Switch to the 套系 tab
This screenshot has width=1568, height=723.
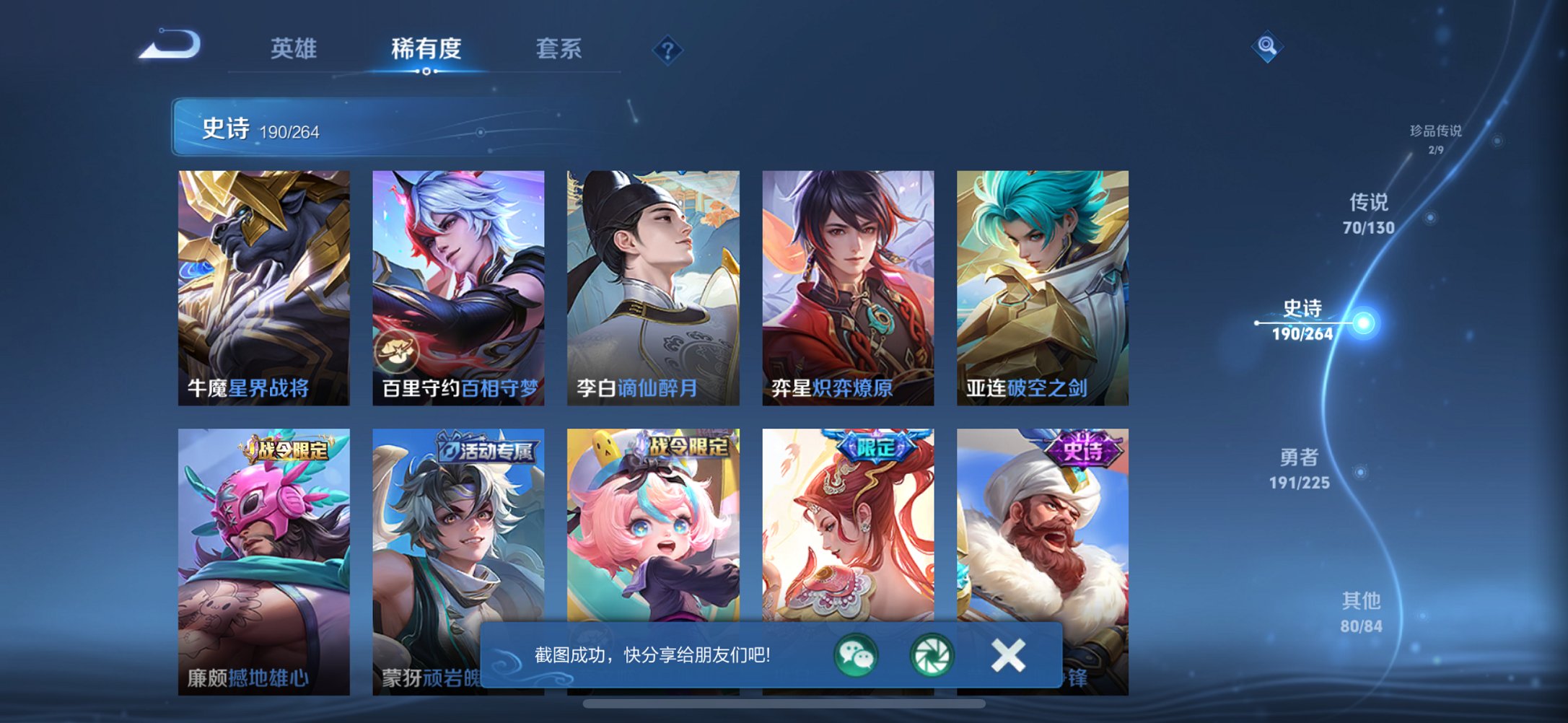click(x=559, y=49)
